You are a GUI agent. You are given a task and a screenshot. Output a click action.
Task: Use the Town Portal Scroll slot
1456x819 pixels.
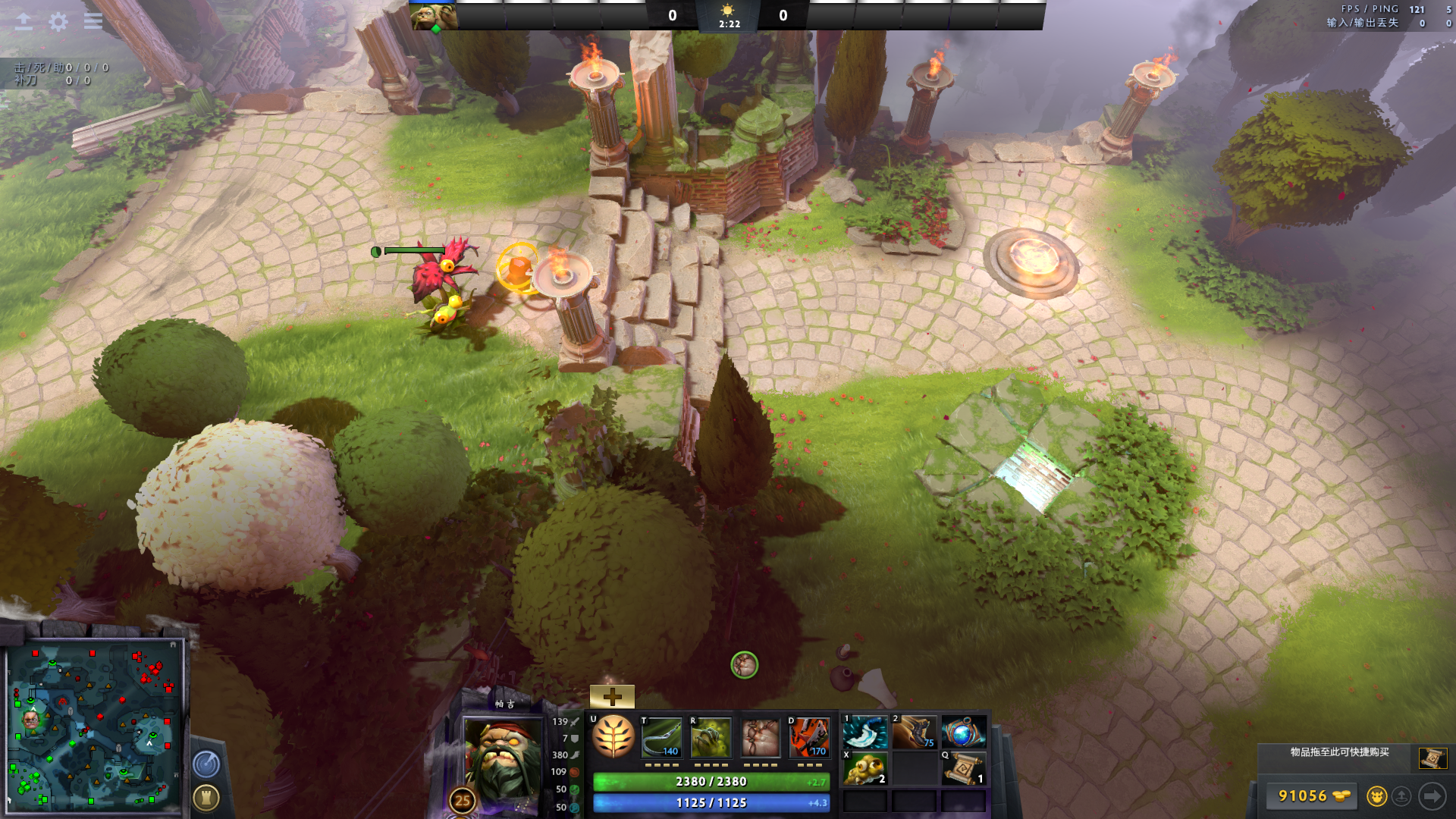(964, 768)
